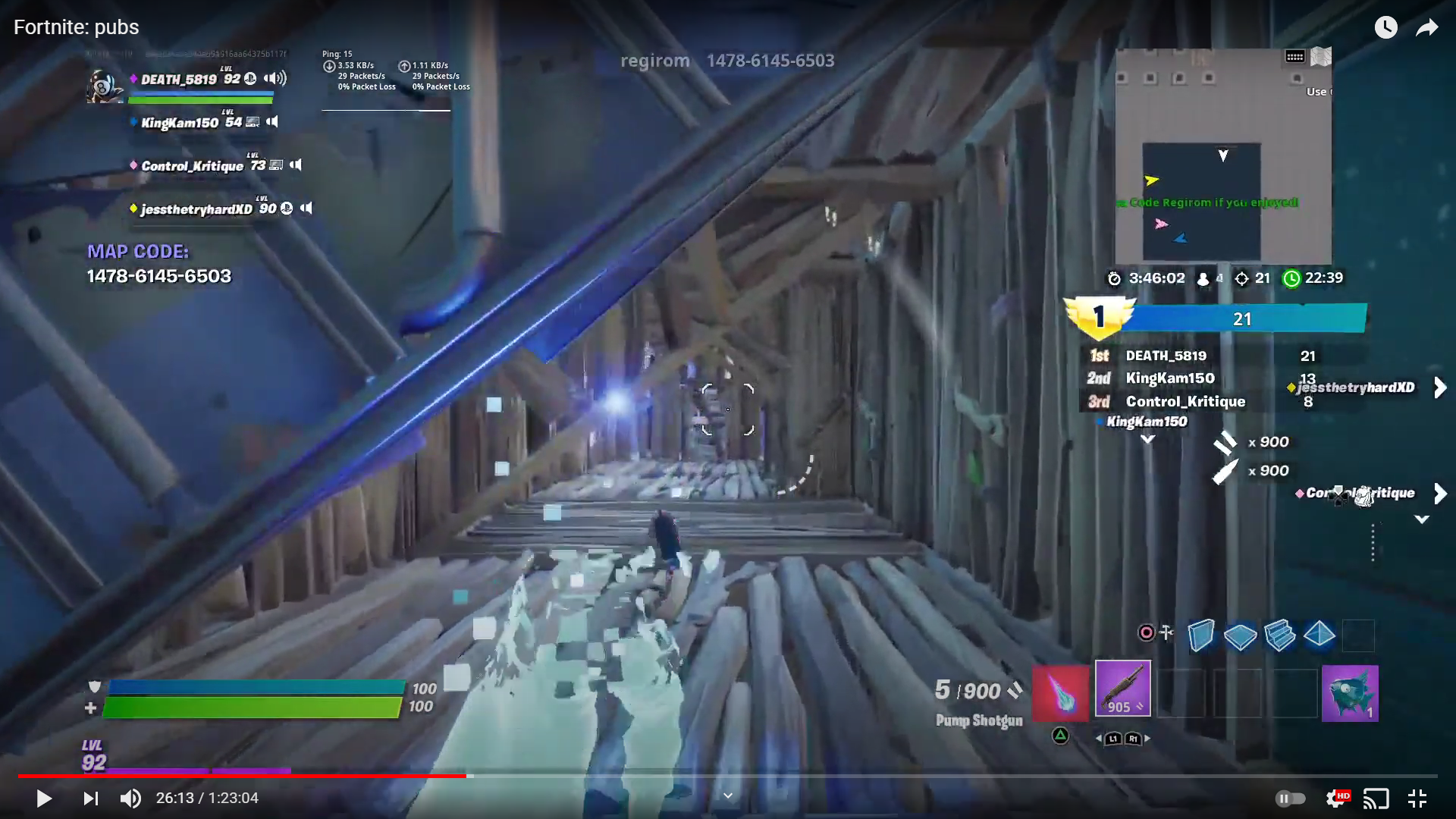
Task: Choose the stairs building piece
Action: [x=1280, y=635]
